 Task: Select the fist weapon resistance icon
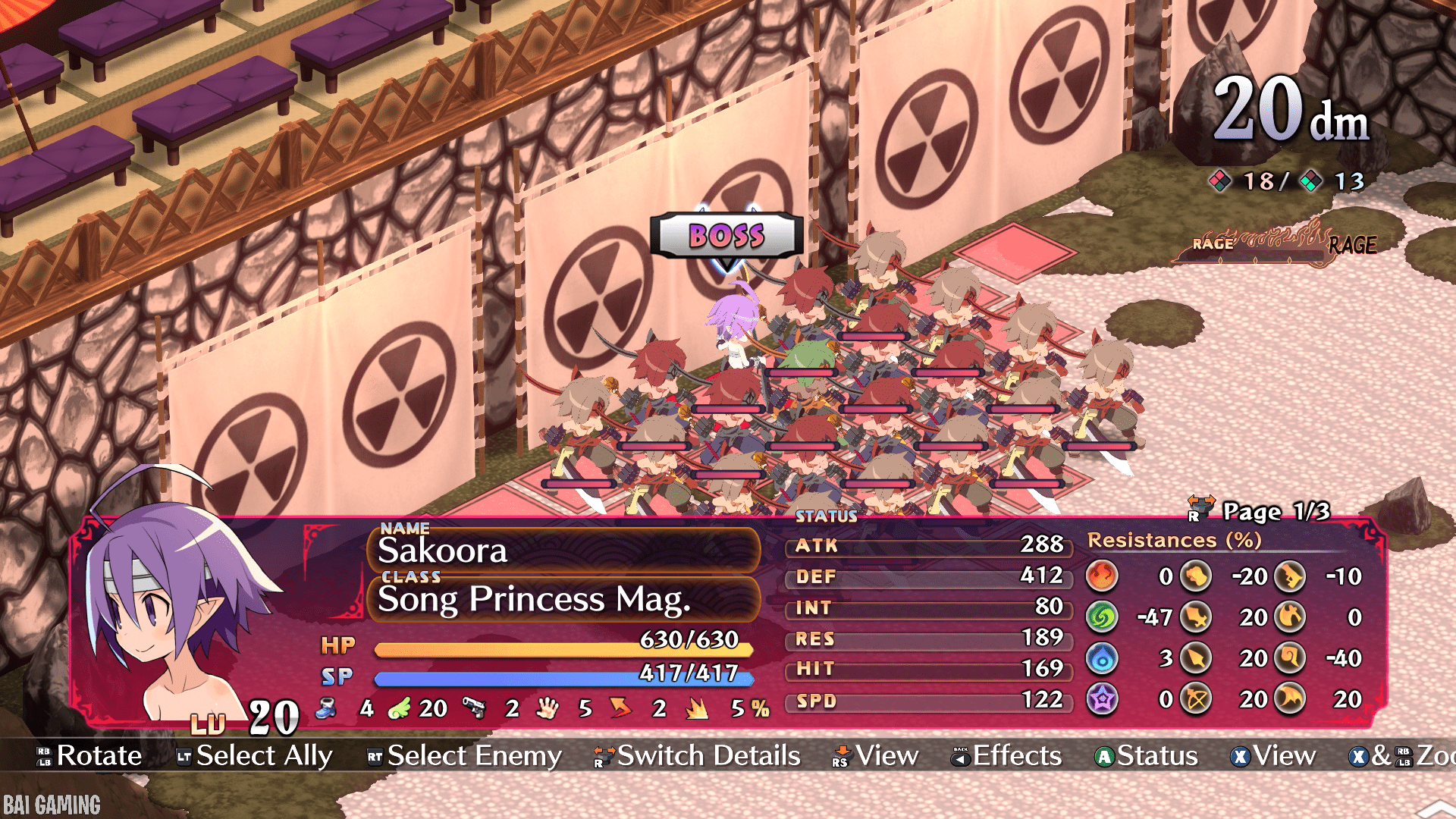(x=1196, y=576)
